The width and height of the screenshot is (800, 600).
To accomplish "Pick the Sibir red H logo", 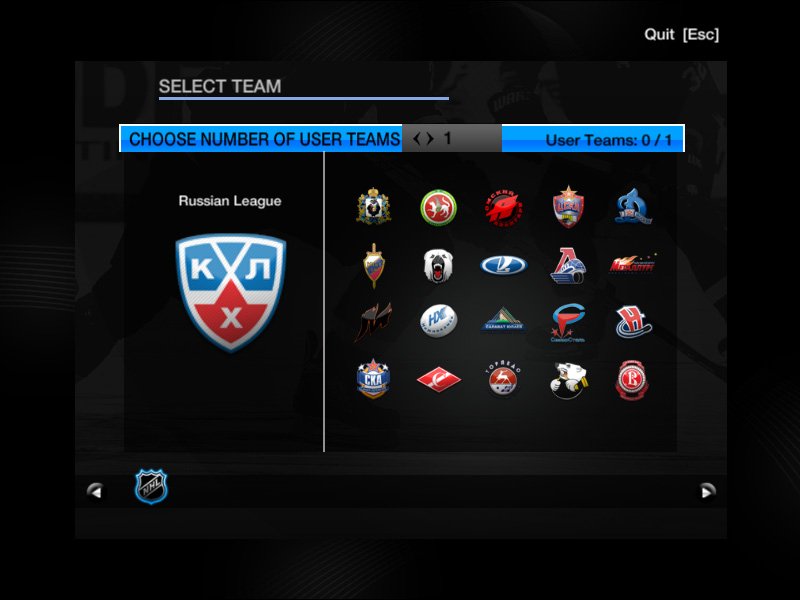I will point(632,322).
